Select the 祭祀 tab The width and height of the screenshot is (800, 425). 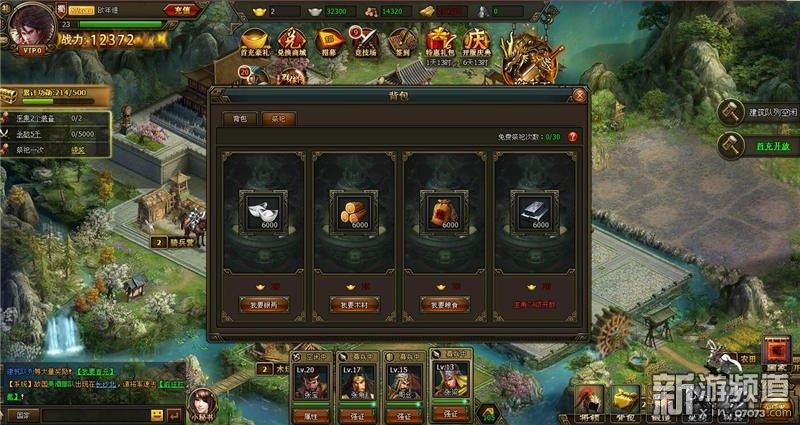pyautogui.click(x=277, y=117)
